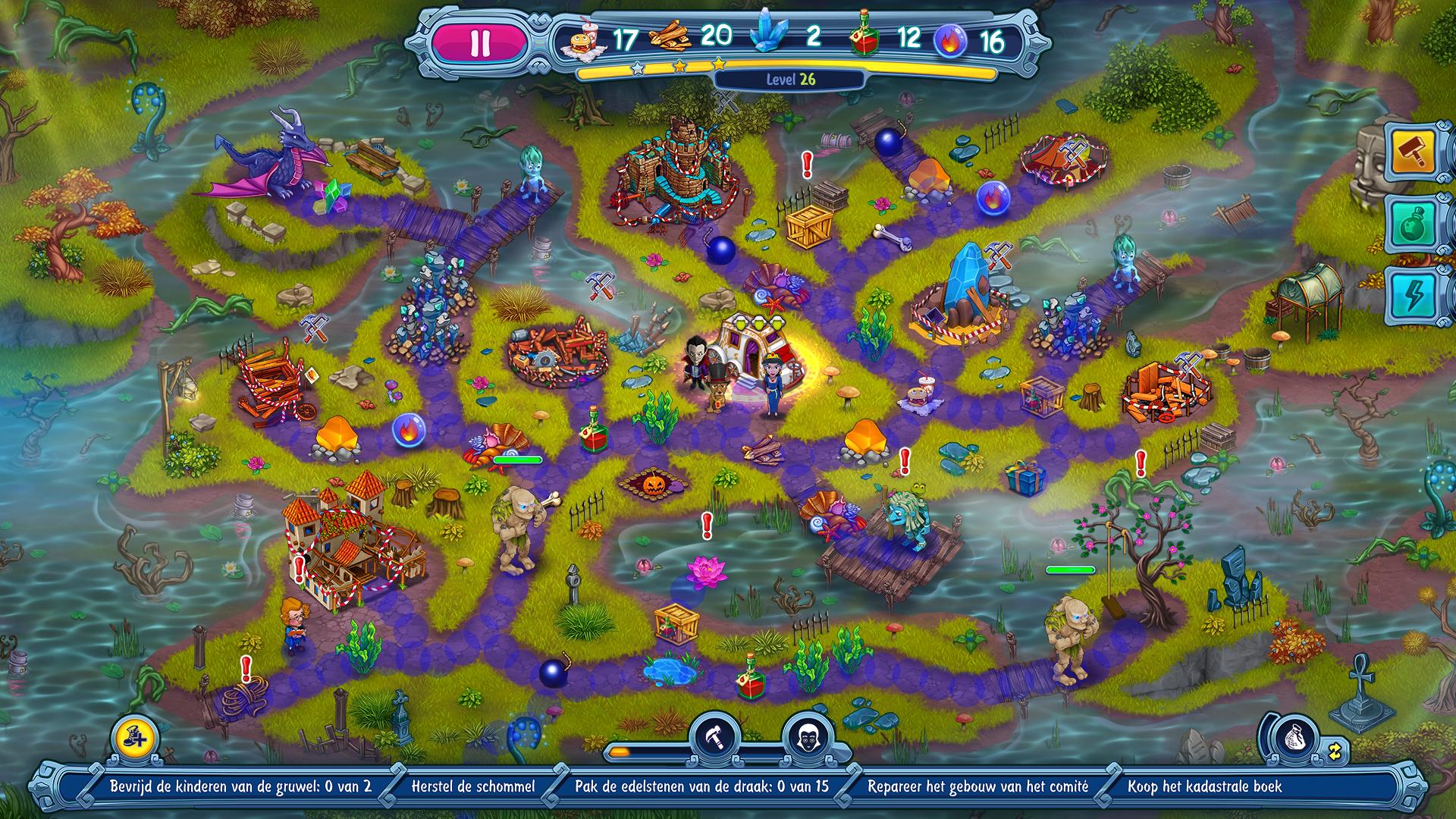Select the worker hammer icon
Viewport: 1456px width, 819px height.
[x=717, y=736]
